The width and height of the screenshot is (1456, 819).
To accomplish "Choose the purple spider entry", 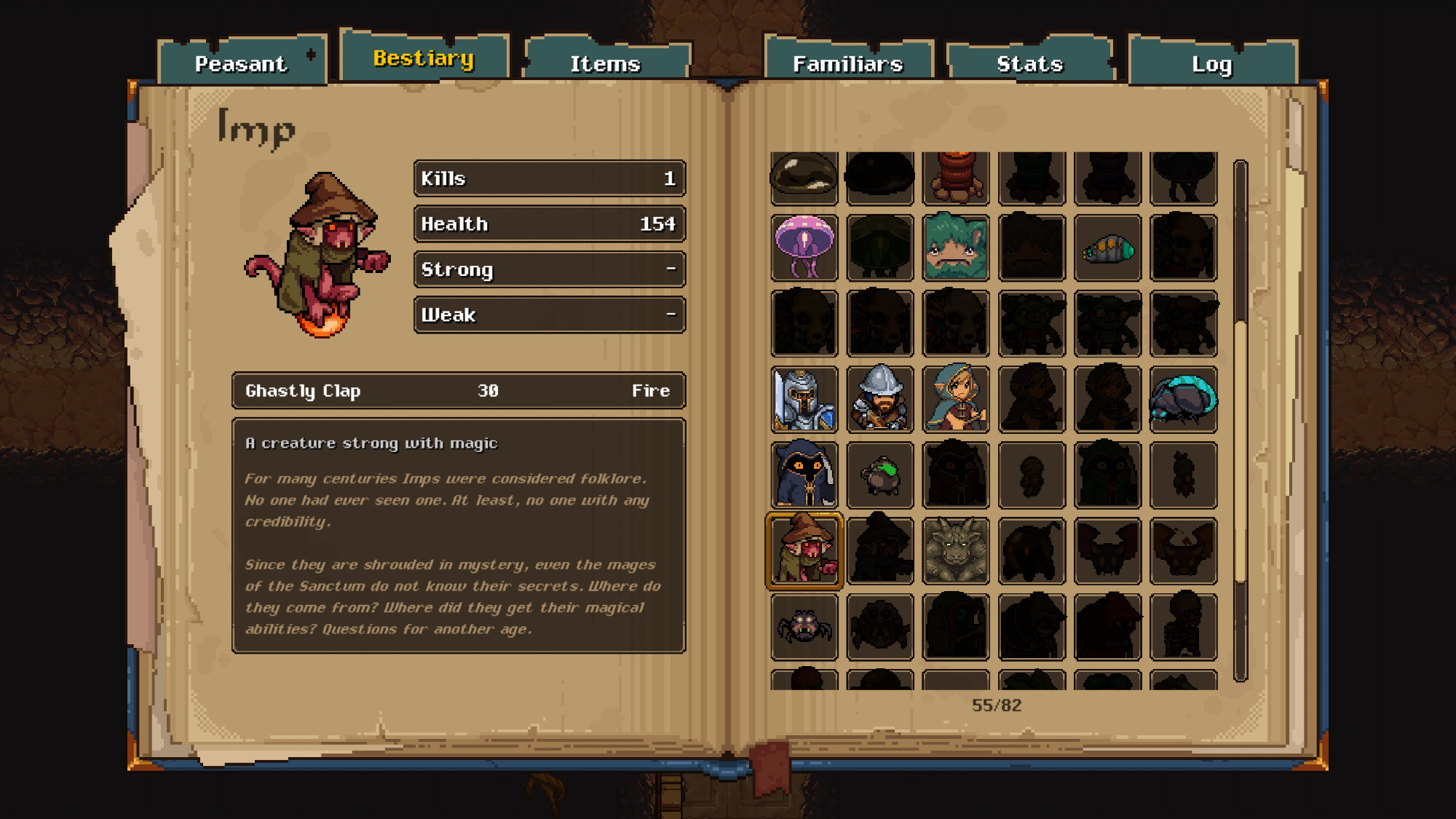I will coord(804,626).
